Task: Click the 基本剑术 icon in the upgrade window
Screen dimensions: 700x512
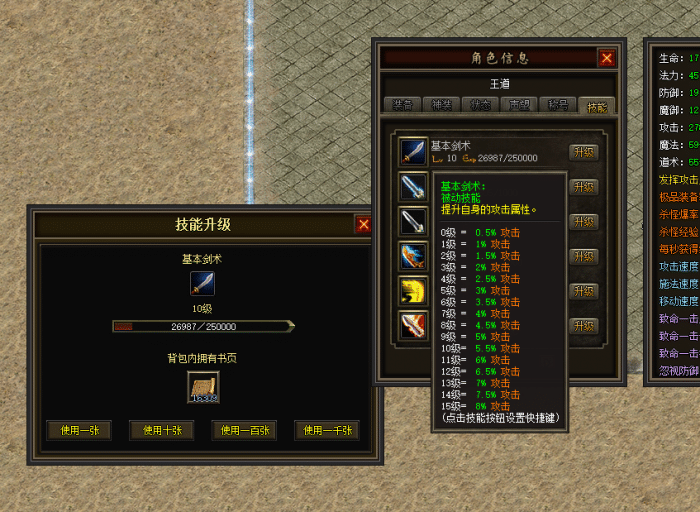Action: (203, 283)
